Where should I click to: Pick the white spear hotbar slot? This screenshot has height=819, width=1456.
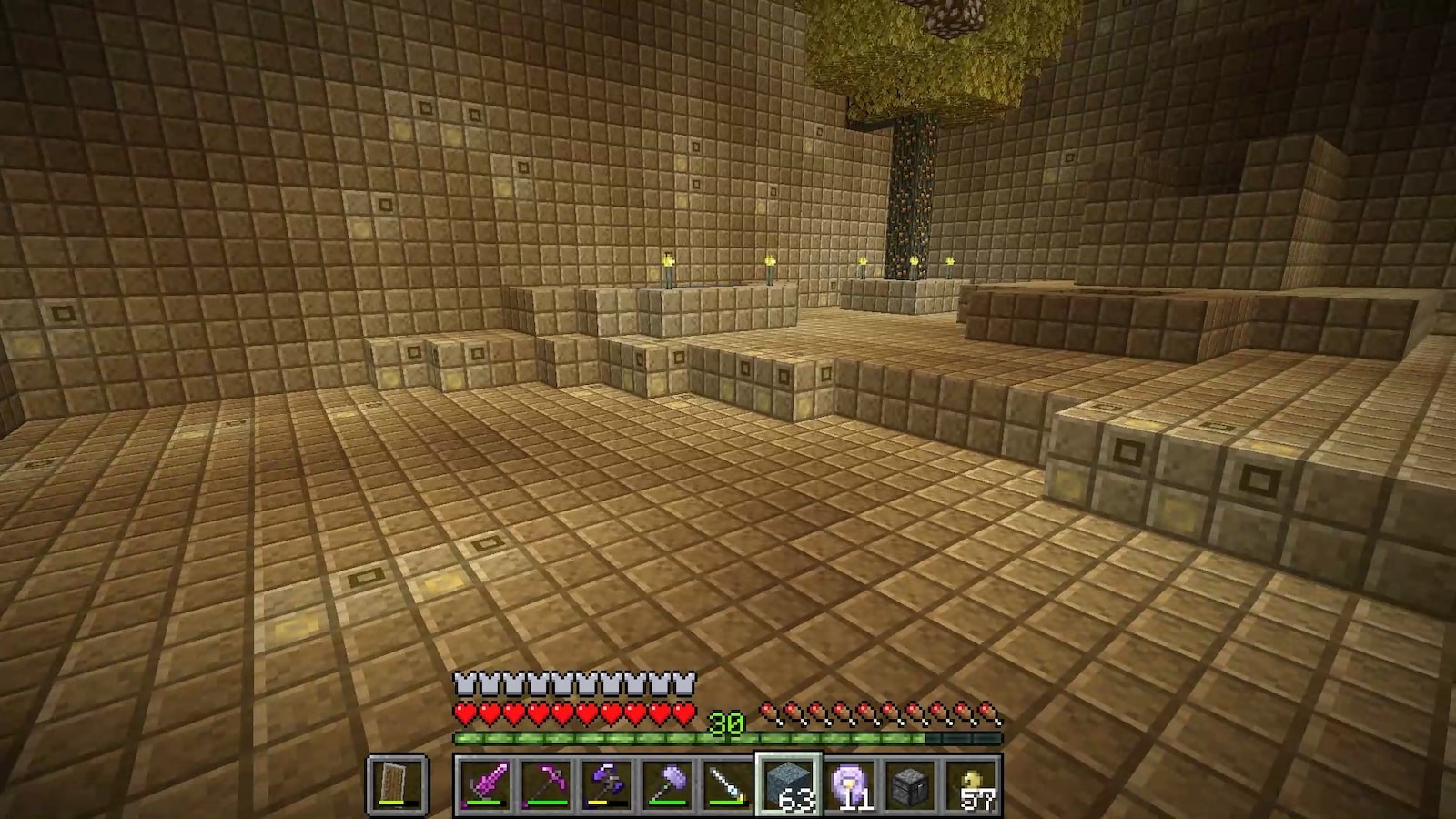click(727, 784)
